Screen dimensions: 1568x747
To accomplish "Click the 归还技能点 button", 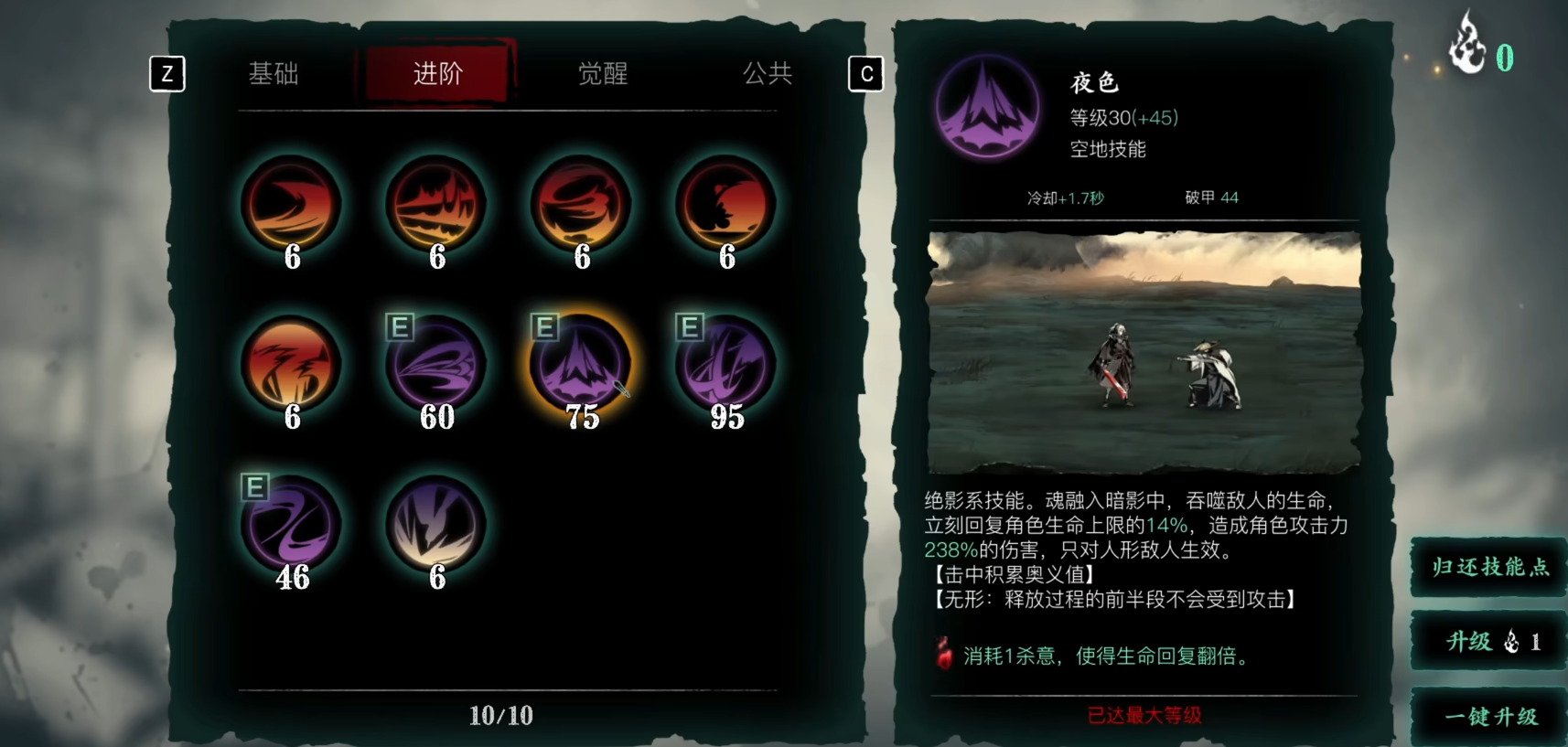I will click(1487, 568).
